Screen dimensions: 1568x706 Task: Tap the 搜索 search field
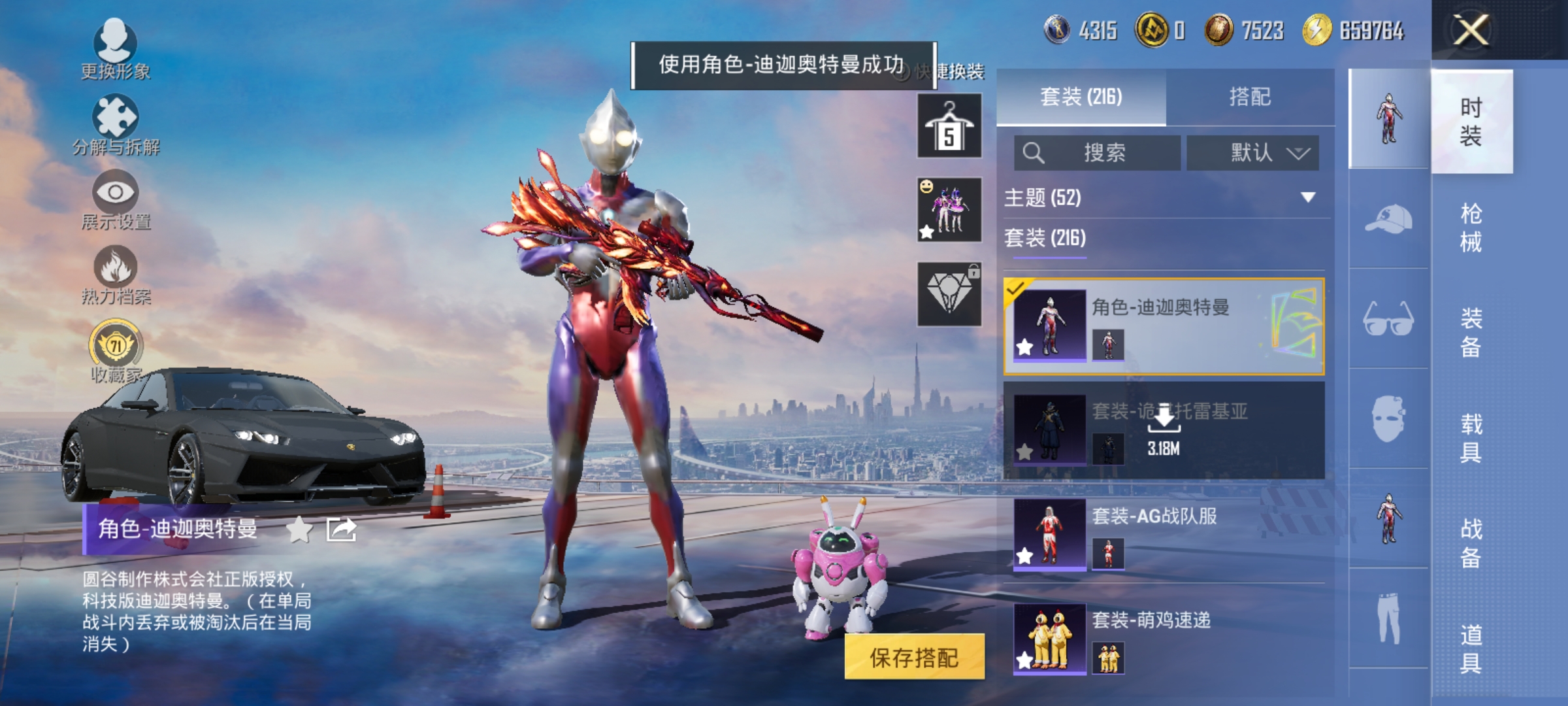1098,153
